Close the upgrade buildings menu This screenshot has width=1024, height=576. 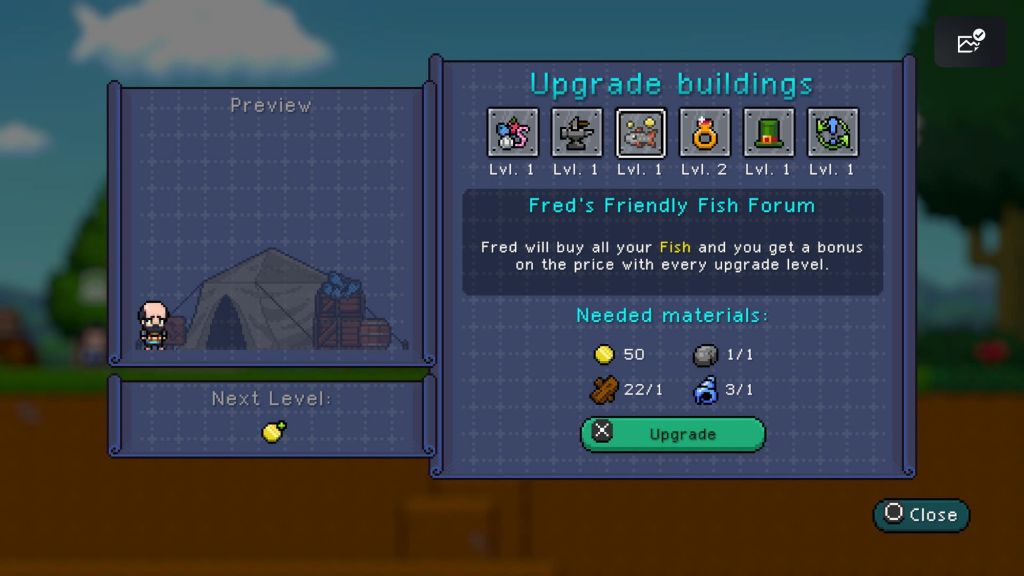coord(921,514)
